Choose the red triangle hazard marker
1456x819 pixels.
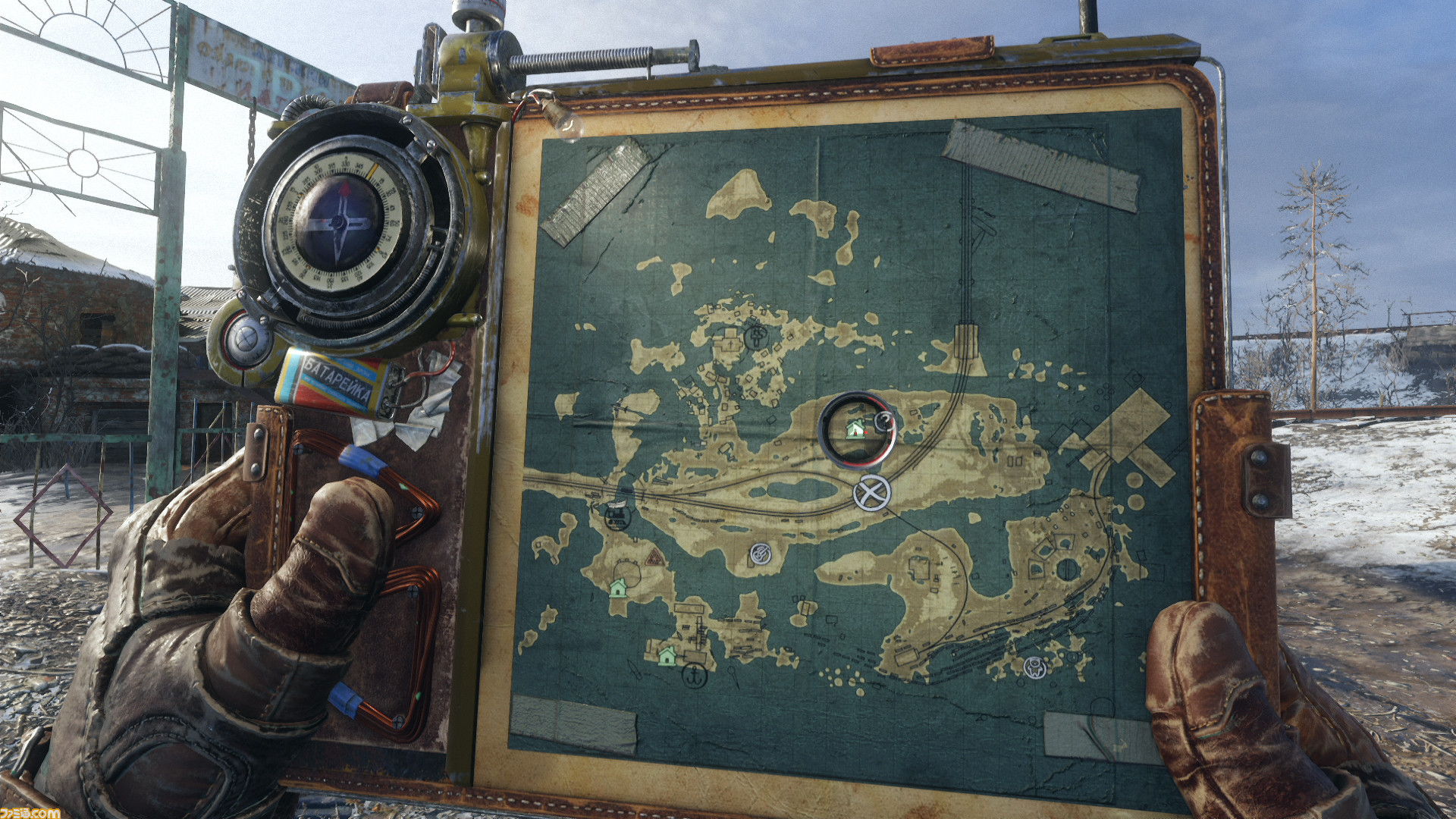tap(654, 558)
